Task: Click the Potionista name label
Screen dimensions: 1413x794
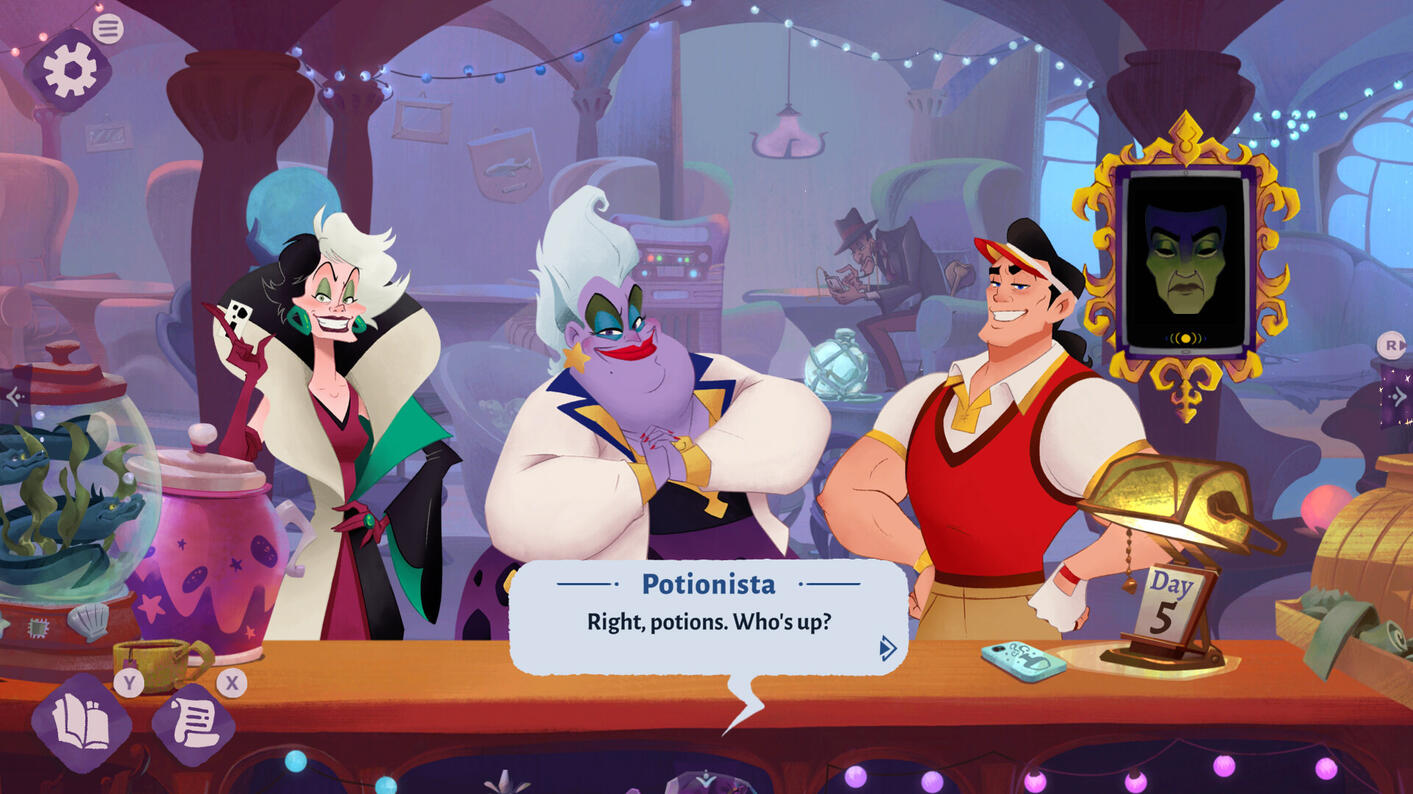Action: pyautogui.click(x=708, y=584)
